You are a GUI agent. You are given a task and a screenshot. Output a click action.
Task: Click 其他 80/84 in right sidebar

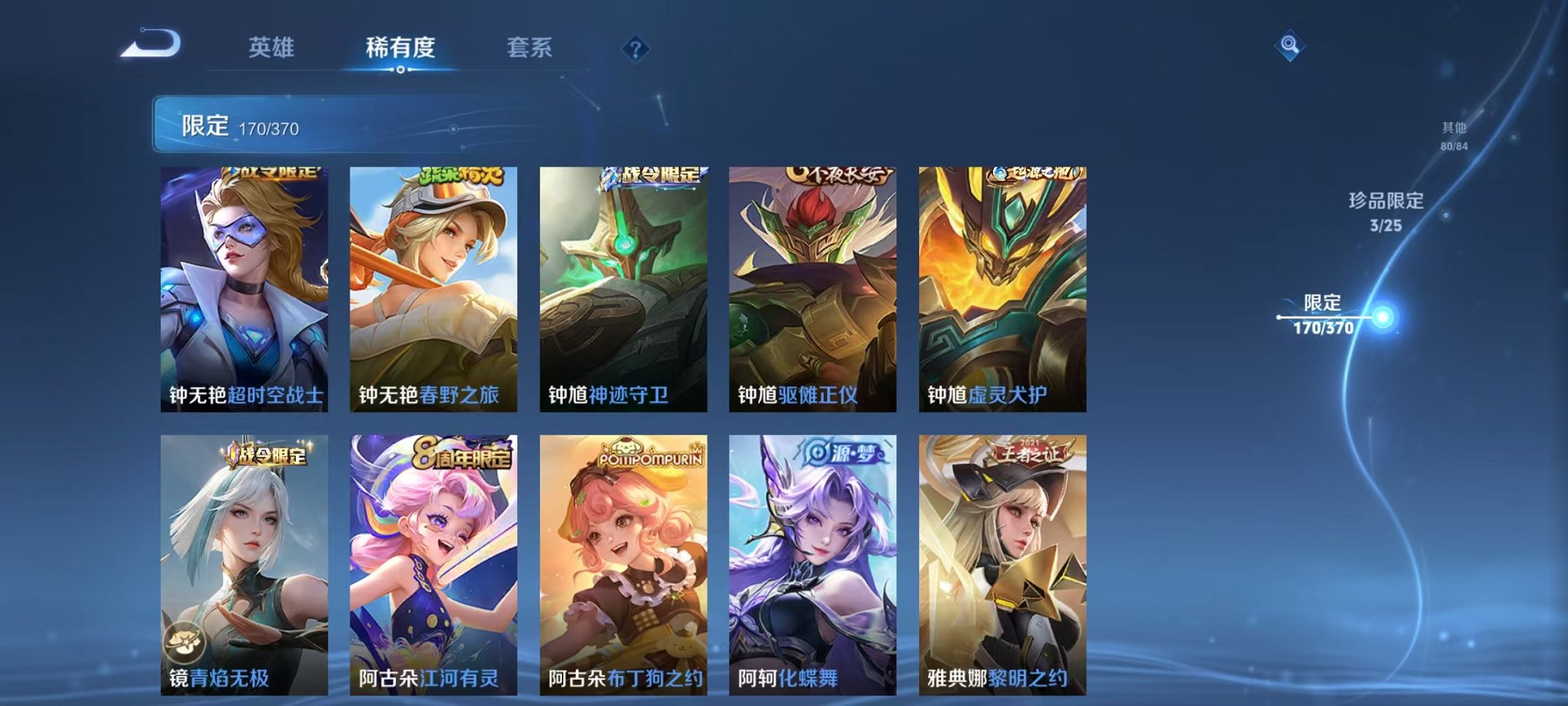point(1453,135)
